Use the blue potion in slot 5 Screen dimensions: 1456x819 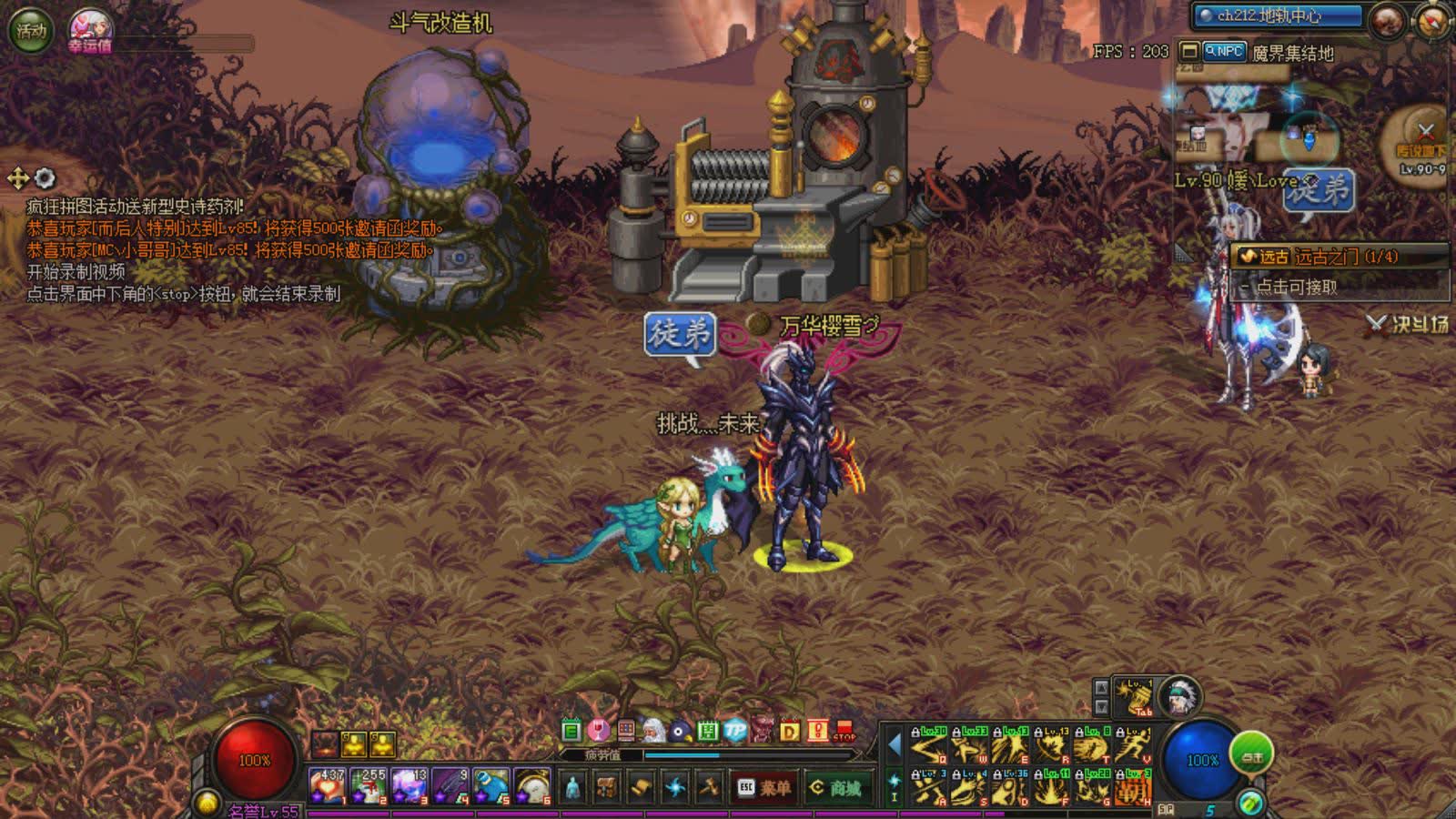coord(491,786)
